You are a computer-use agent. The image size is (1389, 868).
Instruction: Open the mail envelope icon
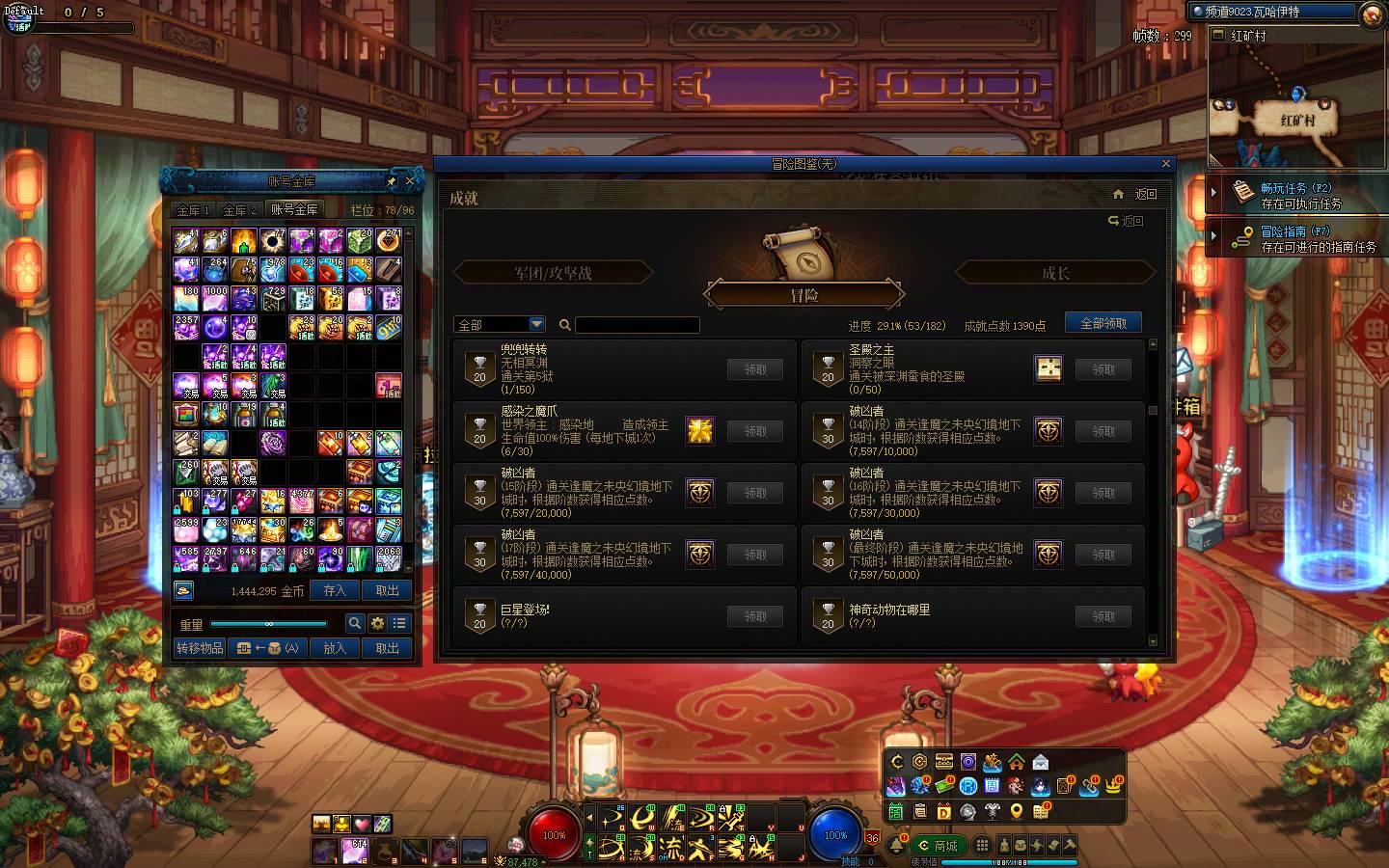click(1040, 763)
